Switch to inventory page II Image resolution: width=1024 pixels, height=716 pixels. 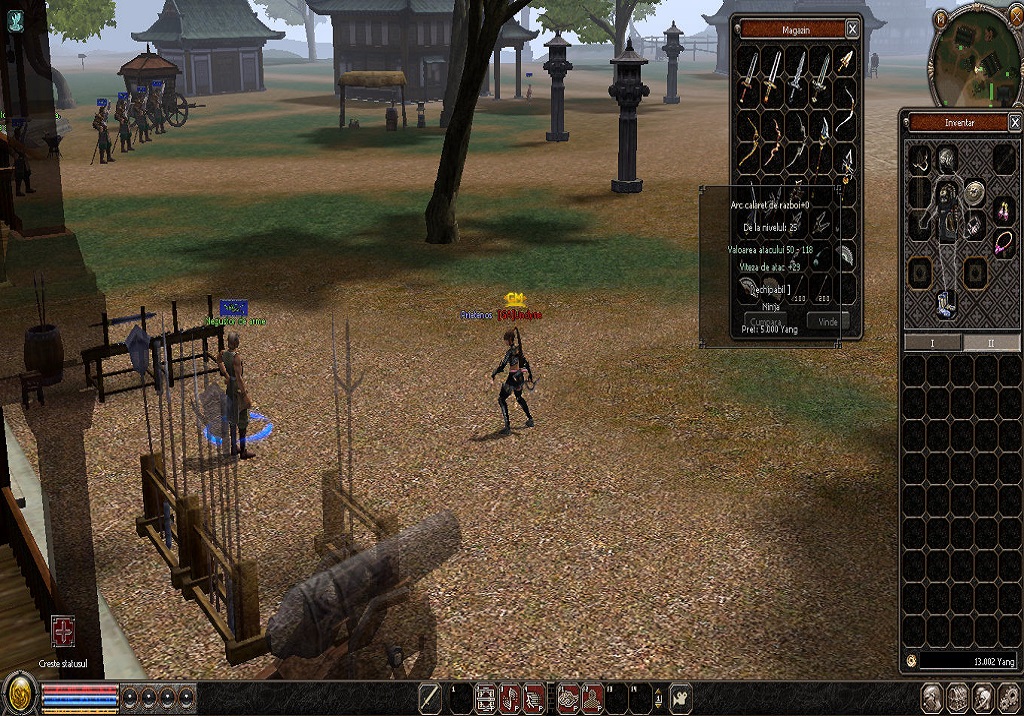point(990,343)
